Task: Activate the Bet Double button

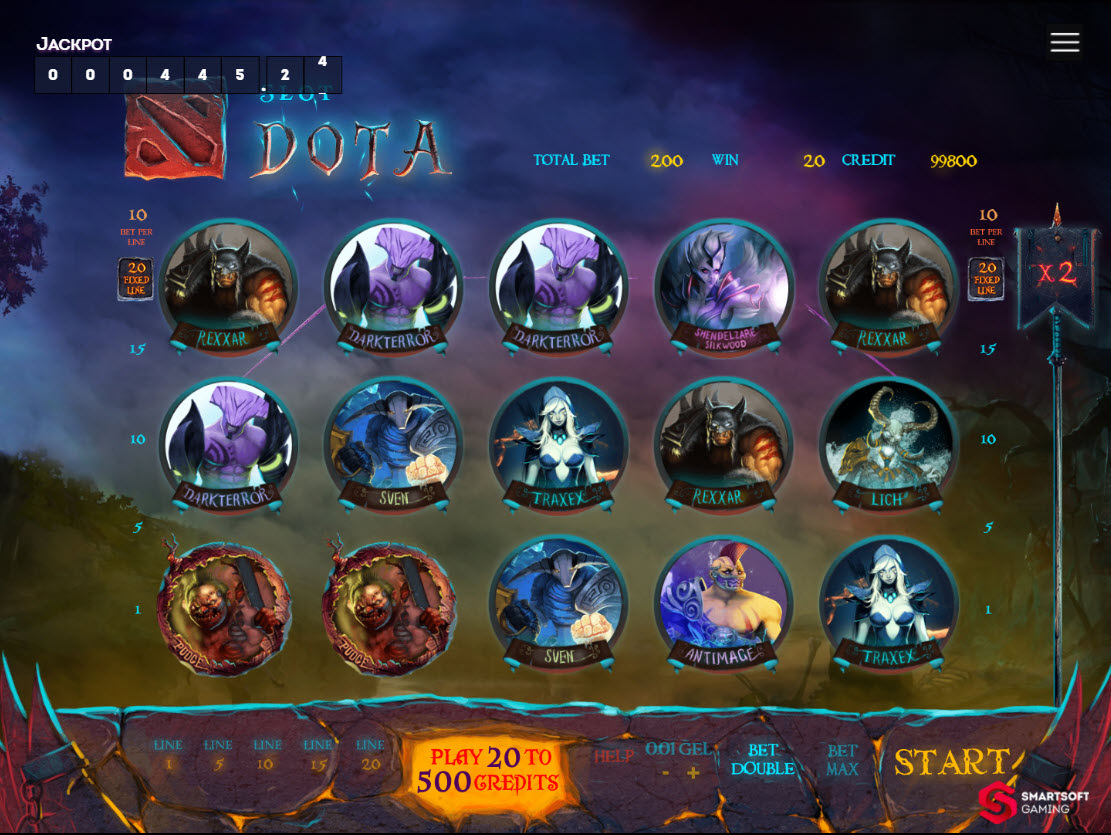Action: [762, 760]
